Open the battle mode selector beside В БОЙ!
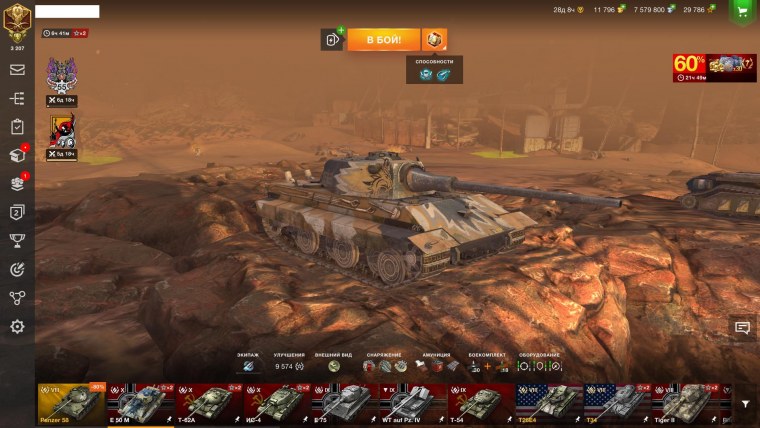Screen dimensions: 760x428 (x=434, y=39)
